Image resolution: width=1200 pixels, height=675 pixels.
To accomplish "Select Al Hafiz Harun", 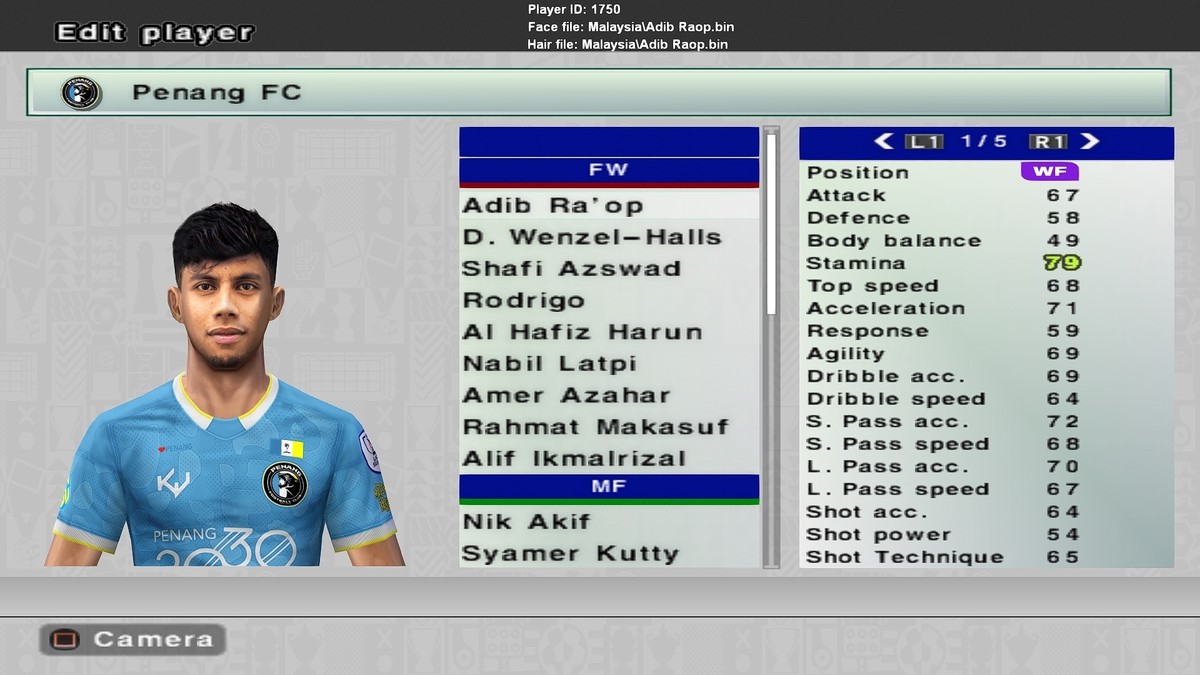I will [x=582, y=333].
